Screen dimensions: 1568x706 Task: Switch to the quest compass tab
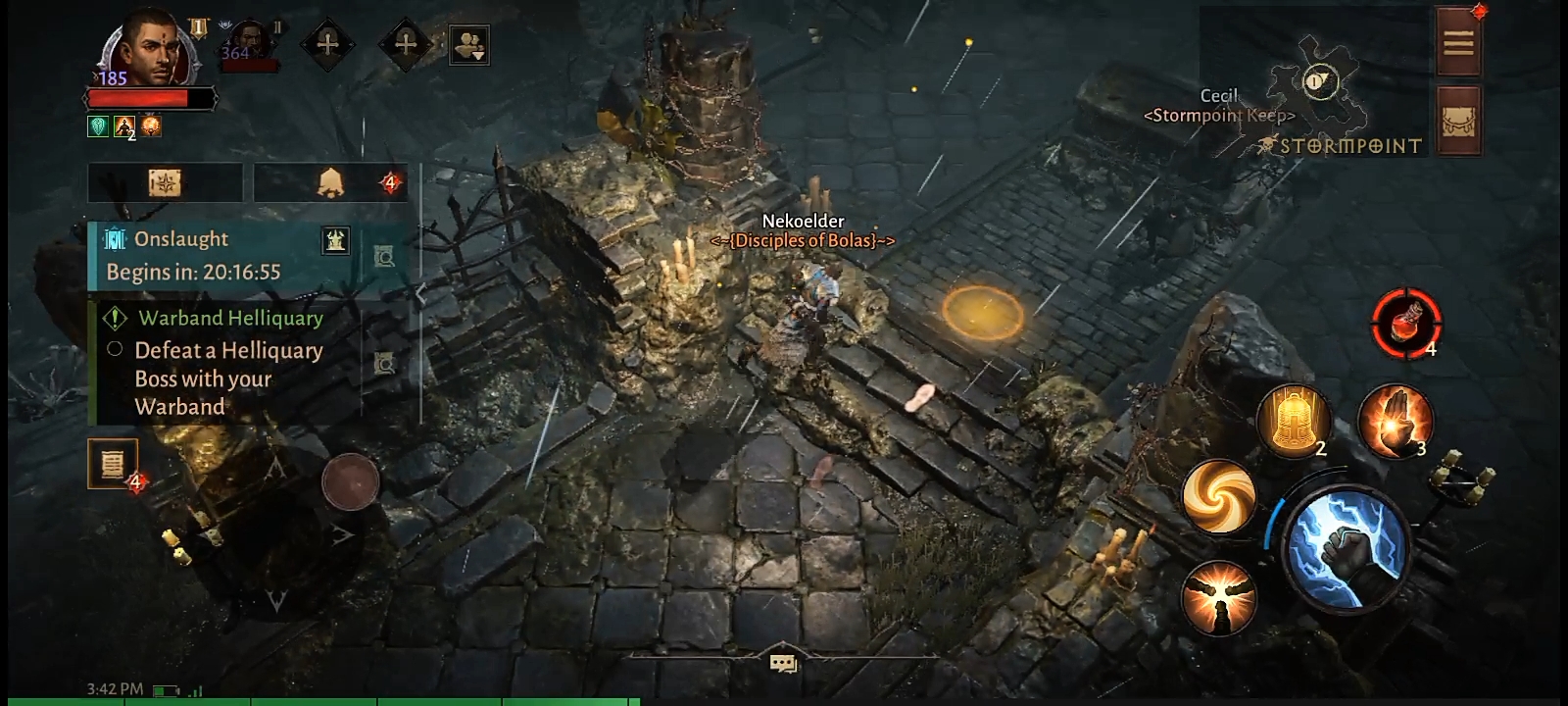165,182
